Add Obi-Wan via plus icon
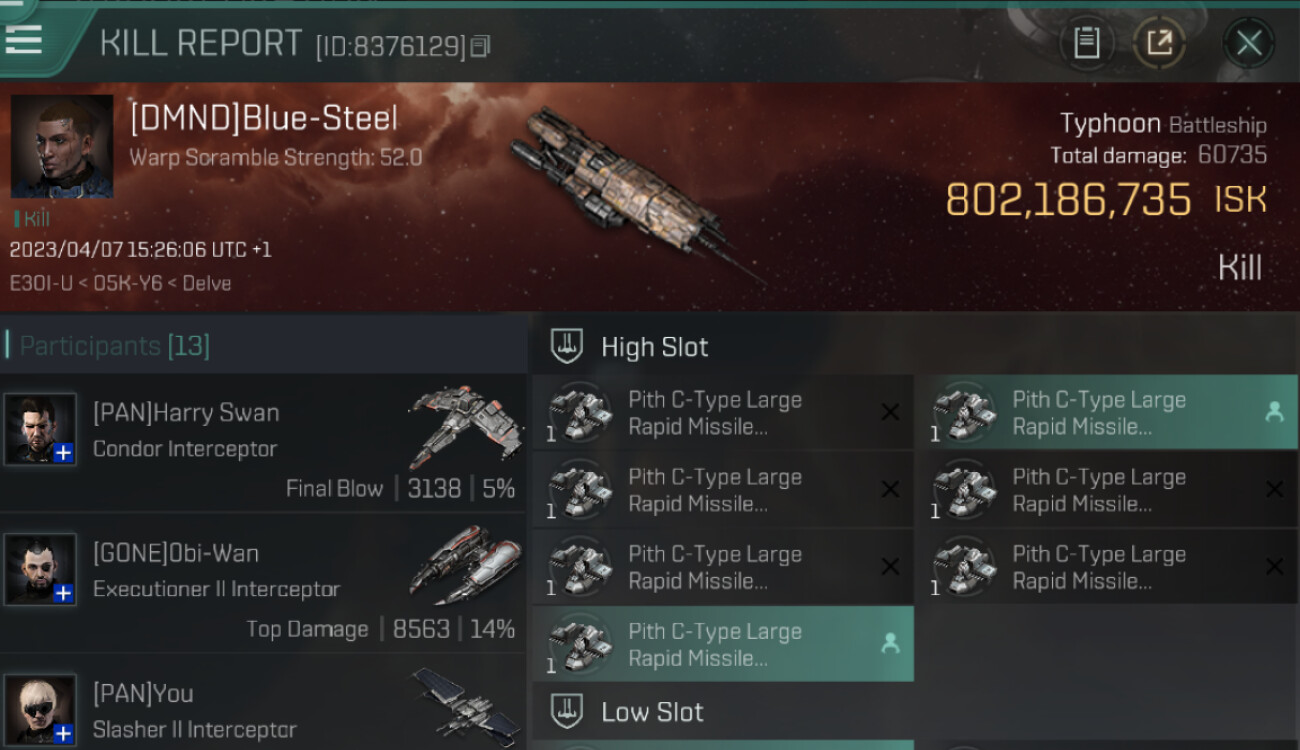 [x=63, y=593]
